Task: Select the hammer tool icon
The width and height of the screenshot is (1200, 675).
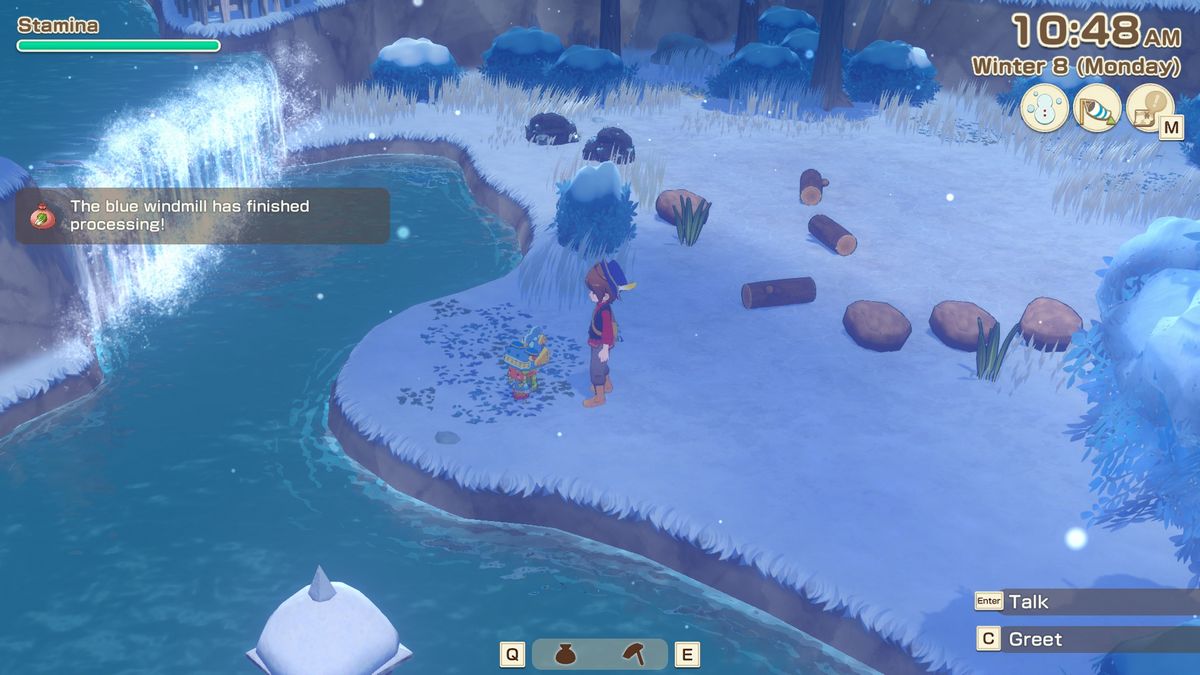Action: (x=633, y=654)
